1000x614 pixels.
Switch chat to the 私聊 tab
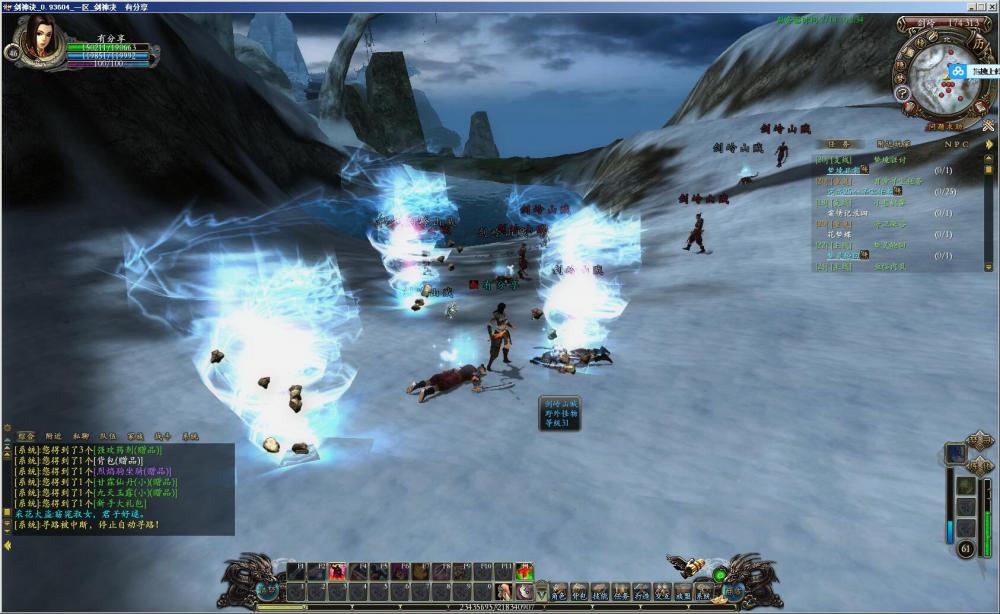[80, 437]
